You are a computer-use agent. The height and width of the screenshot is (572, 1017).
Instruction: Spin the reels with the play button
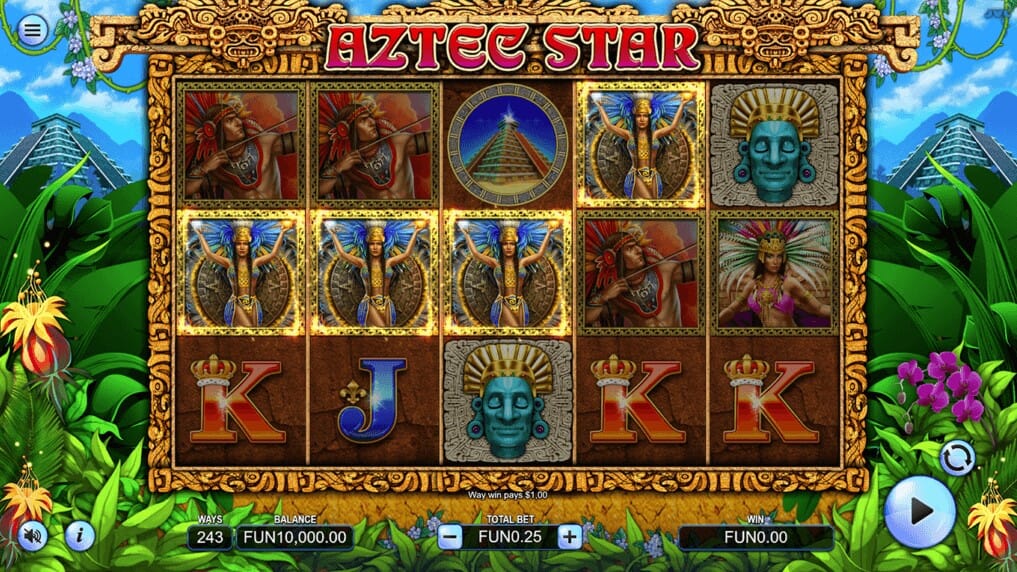click(920, 512)
